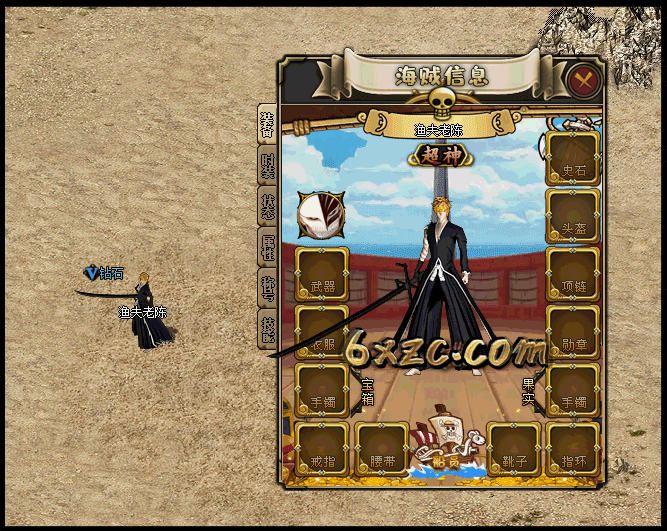This screenshot has width=667, height=531.
Task: Close the 海贼信息 panel
Action: pyautogui.click(x=582, y=78)
